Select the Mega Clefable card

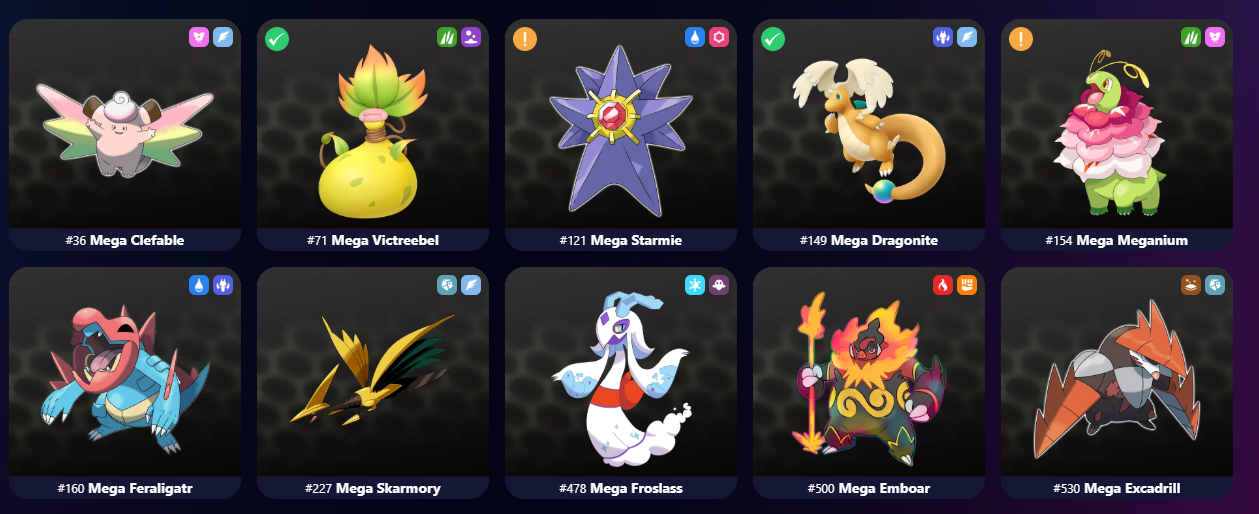[x=125, y=130]
